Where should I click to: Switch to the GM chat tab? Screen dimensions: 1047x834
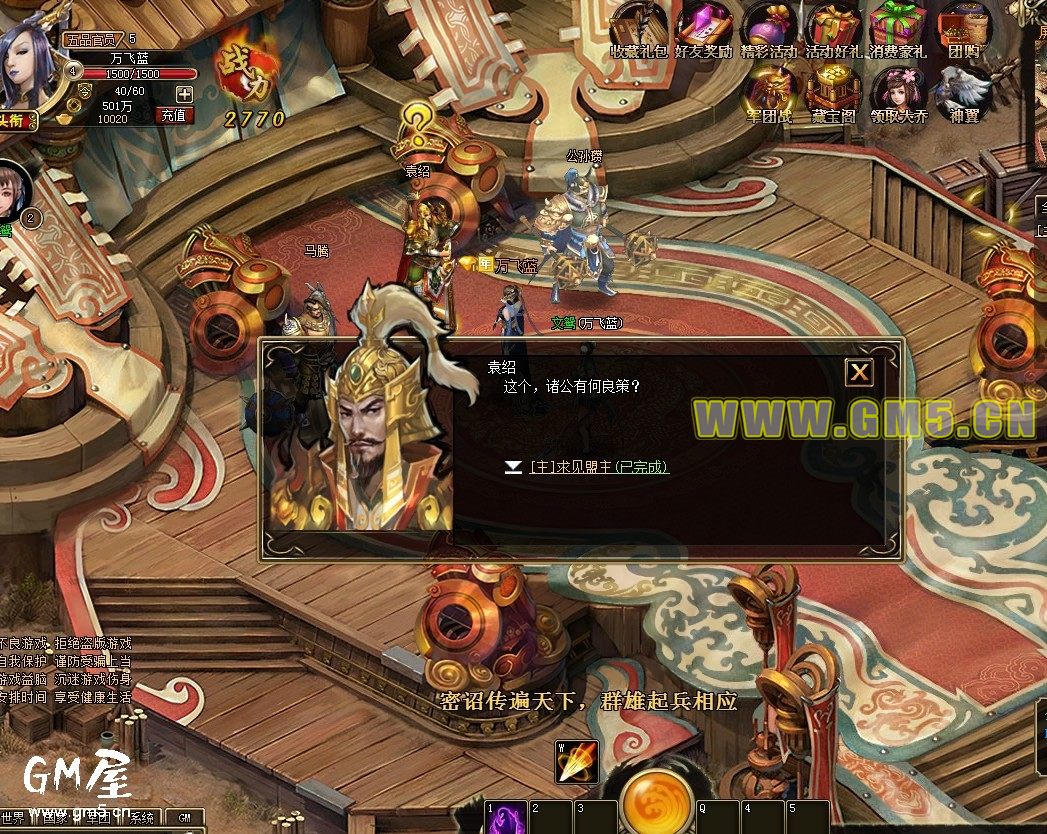click(x=184, y=817)
